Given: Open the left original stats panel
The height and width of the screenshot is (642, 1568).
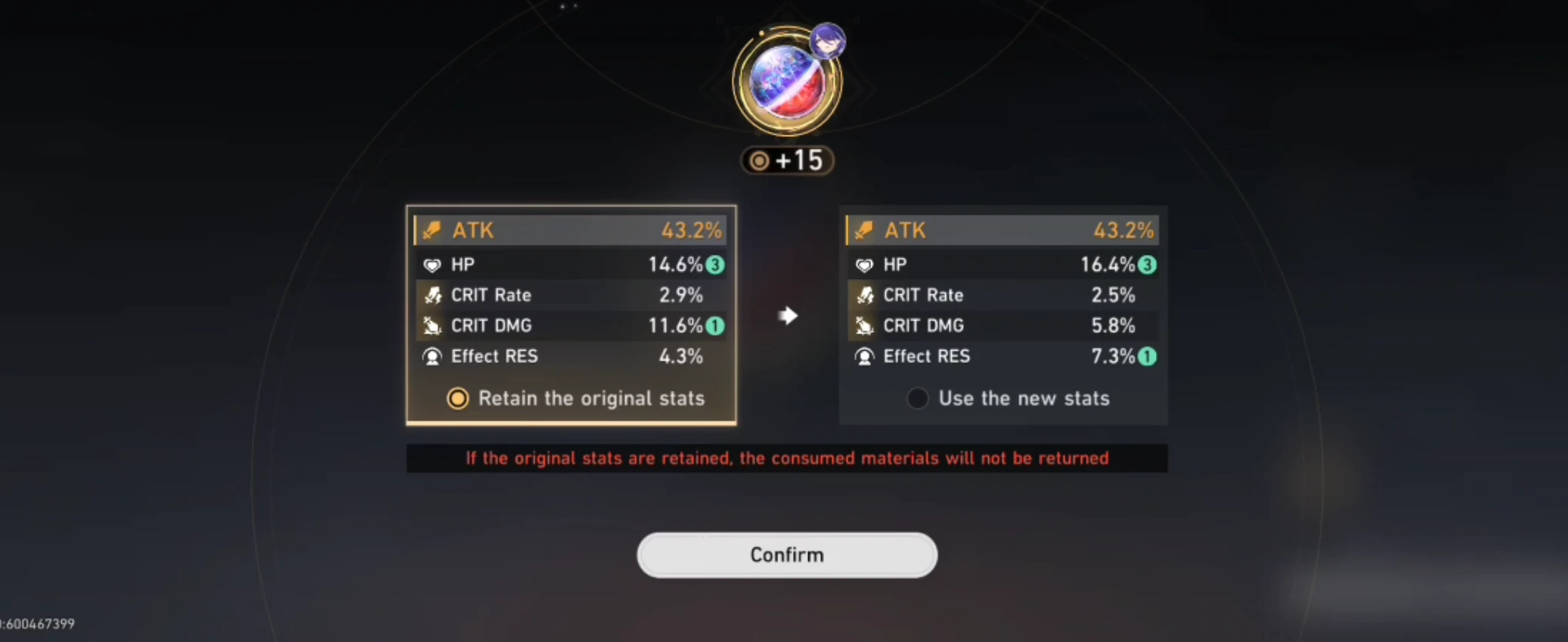Looking at the screenshot, I should pos(571,314).
